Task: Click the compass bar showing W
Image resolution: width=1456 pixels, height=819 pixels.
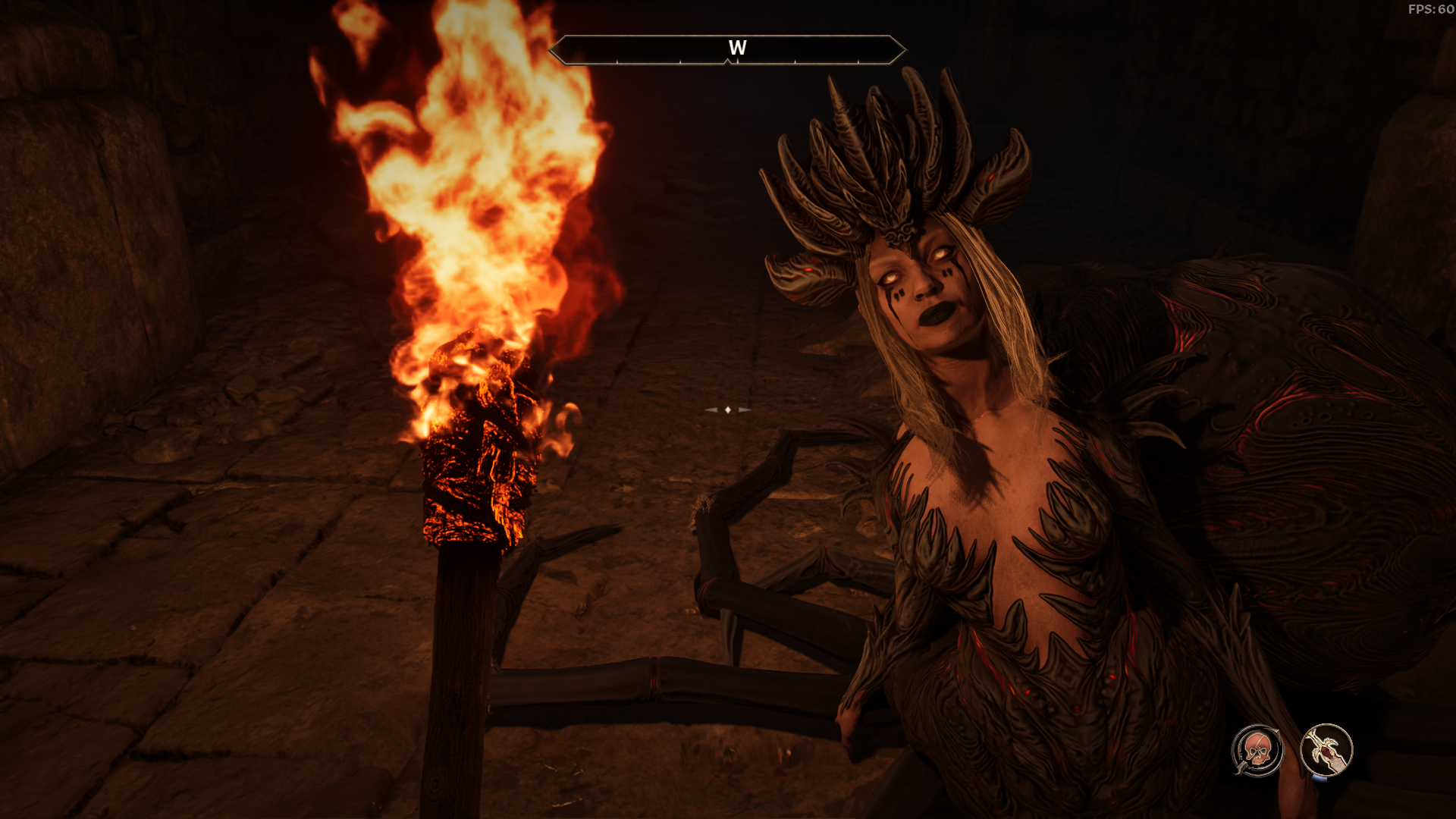Action: click(727, 50)
